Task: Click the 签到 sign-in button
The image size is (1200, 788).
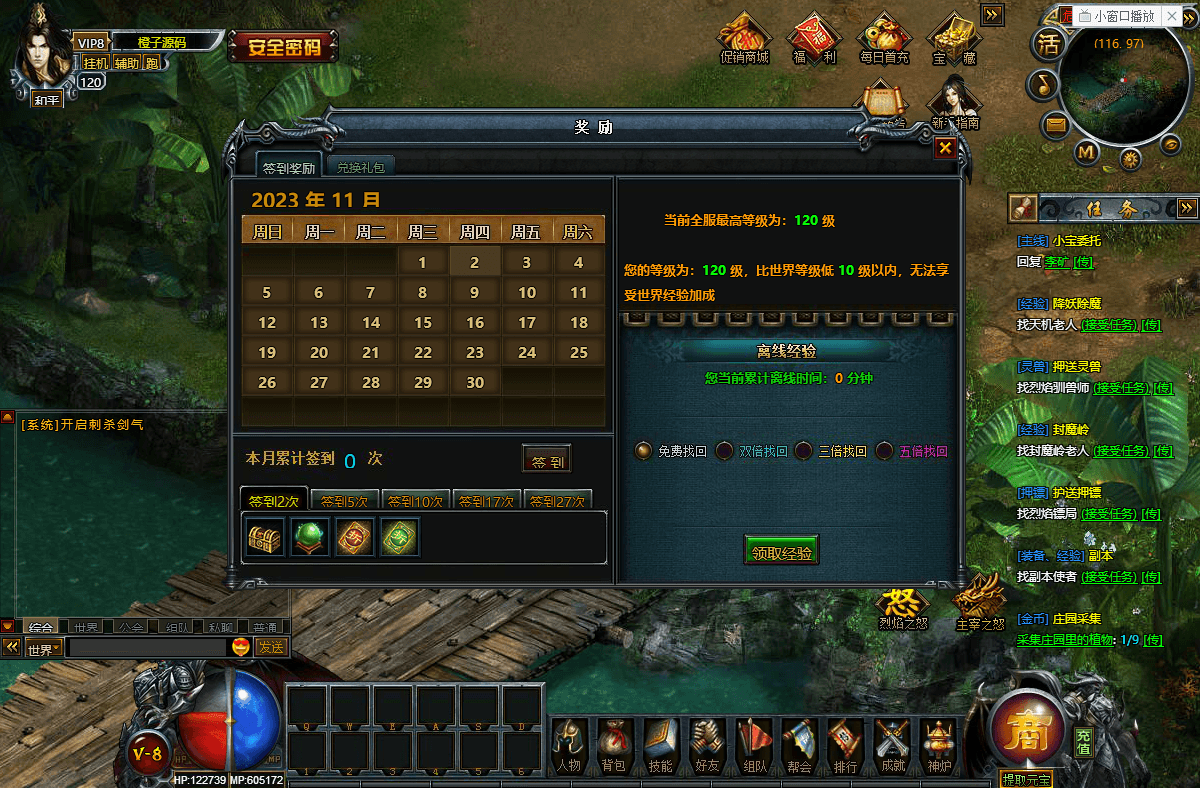Action: (x=547, y=460)
